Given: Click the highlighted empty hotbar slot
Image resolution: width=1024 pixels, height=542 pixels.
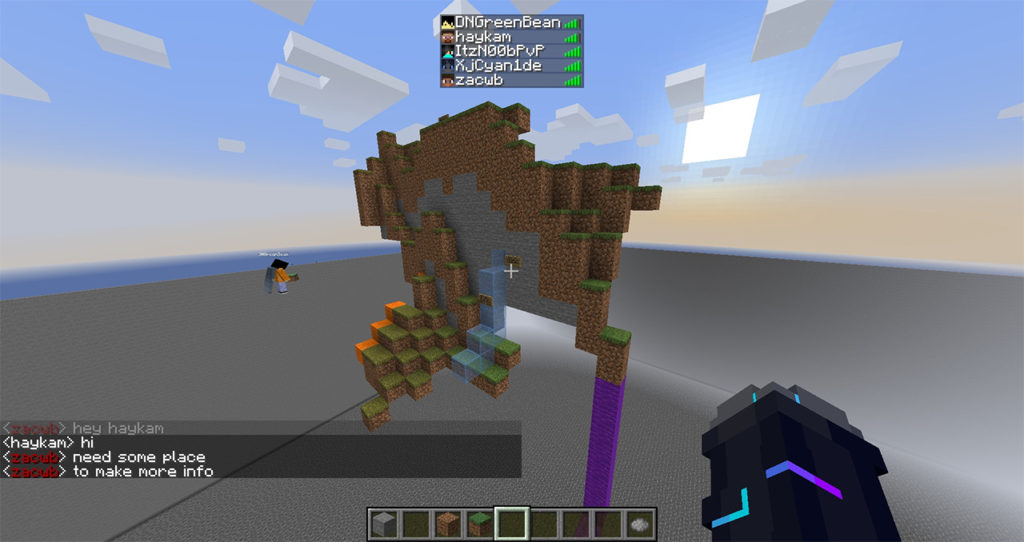Looking at the screenshot, I should coord(512,522).
